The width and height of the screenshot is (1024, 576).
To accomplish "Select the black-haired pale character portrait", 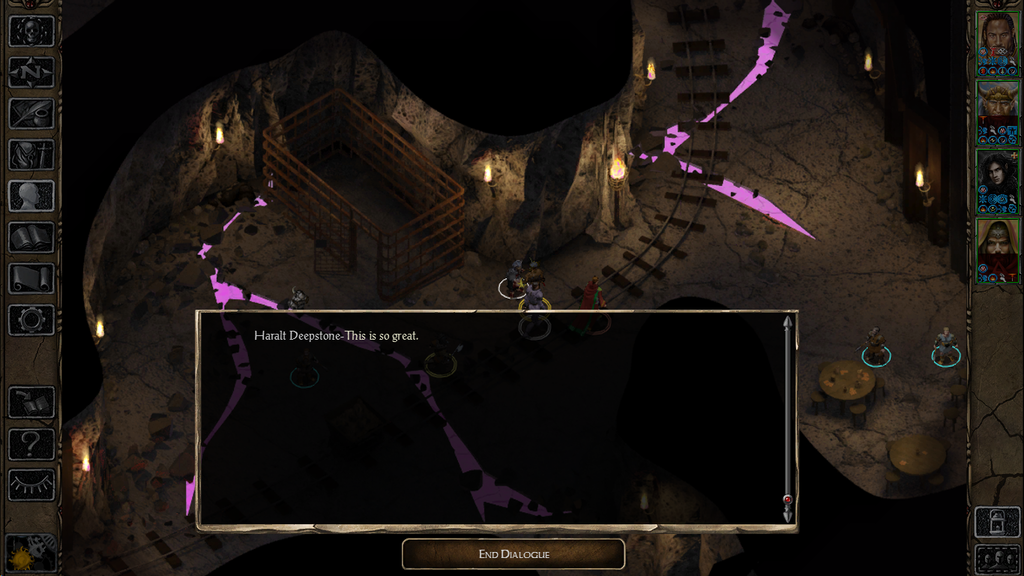I will point(997,182).
